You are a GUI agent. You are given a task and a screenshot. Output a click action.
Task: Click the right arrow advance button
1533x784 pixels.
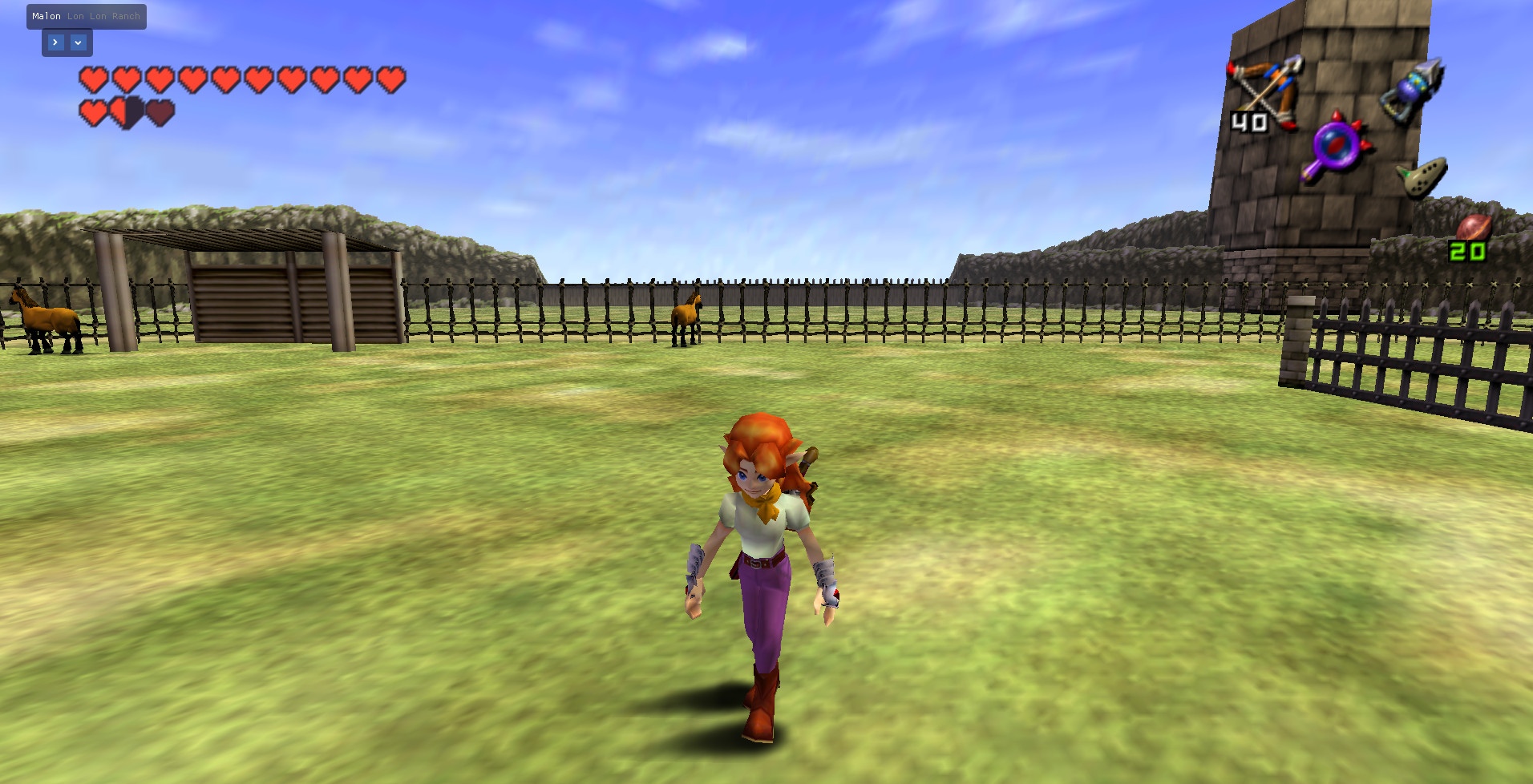(x=55, y=42)
